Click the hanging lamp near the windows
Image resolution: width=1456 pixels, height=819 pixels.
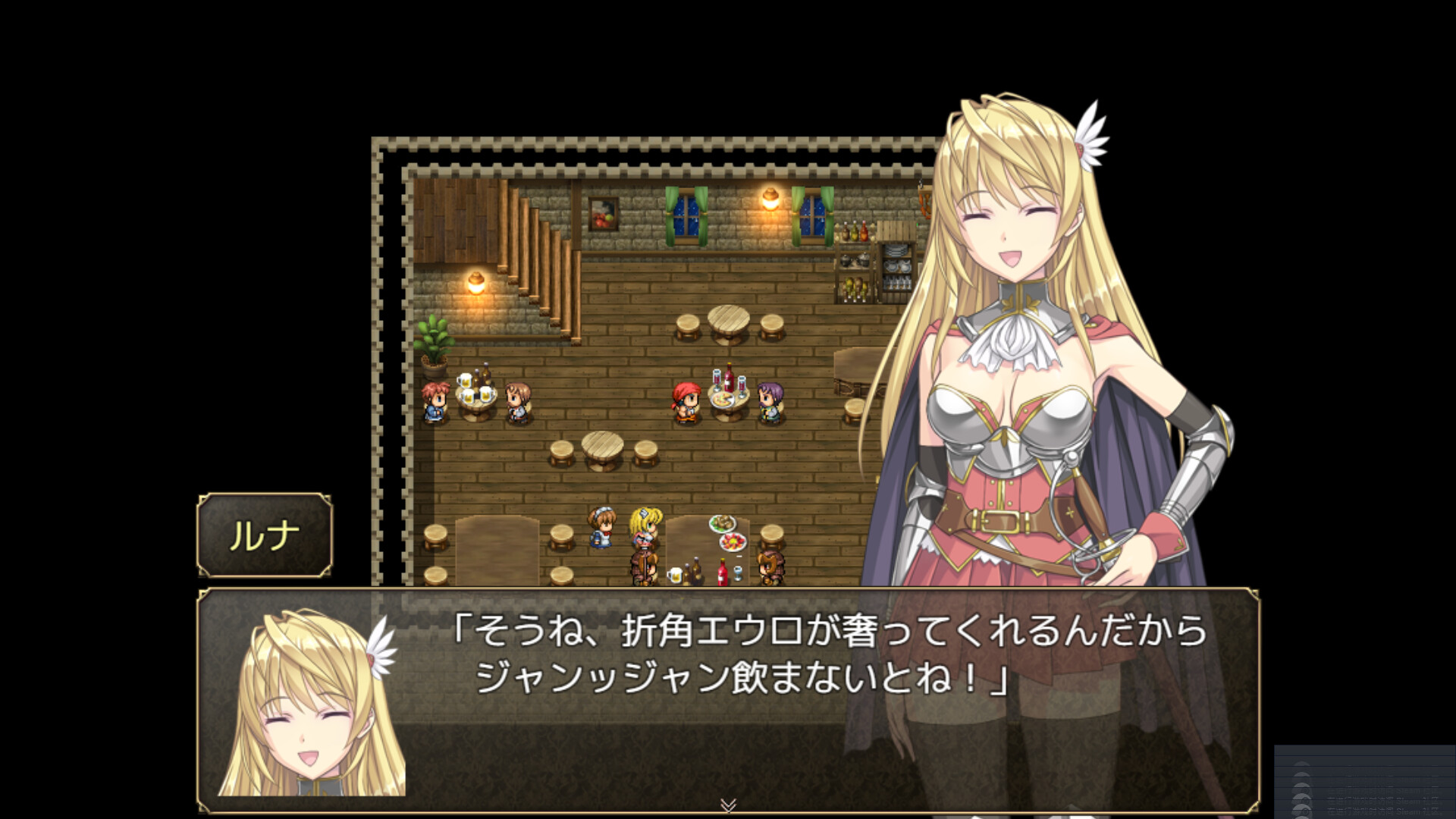click(771, 199)
